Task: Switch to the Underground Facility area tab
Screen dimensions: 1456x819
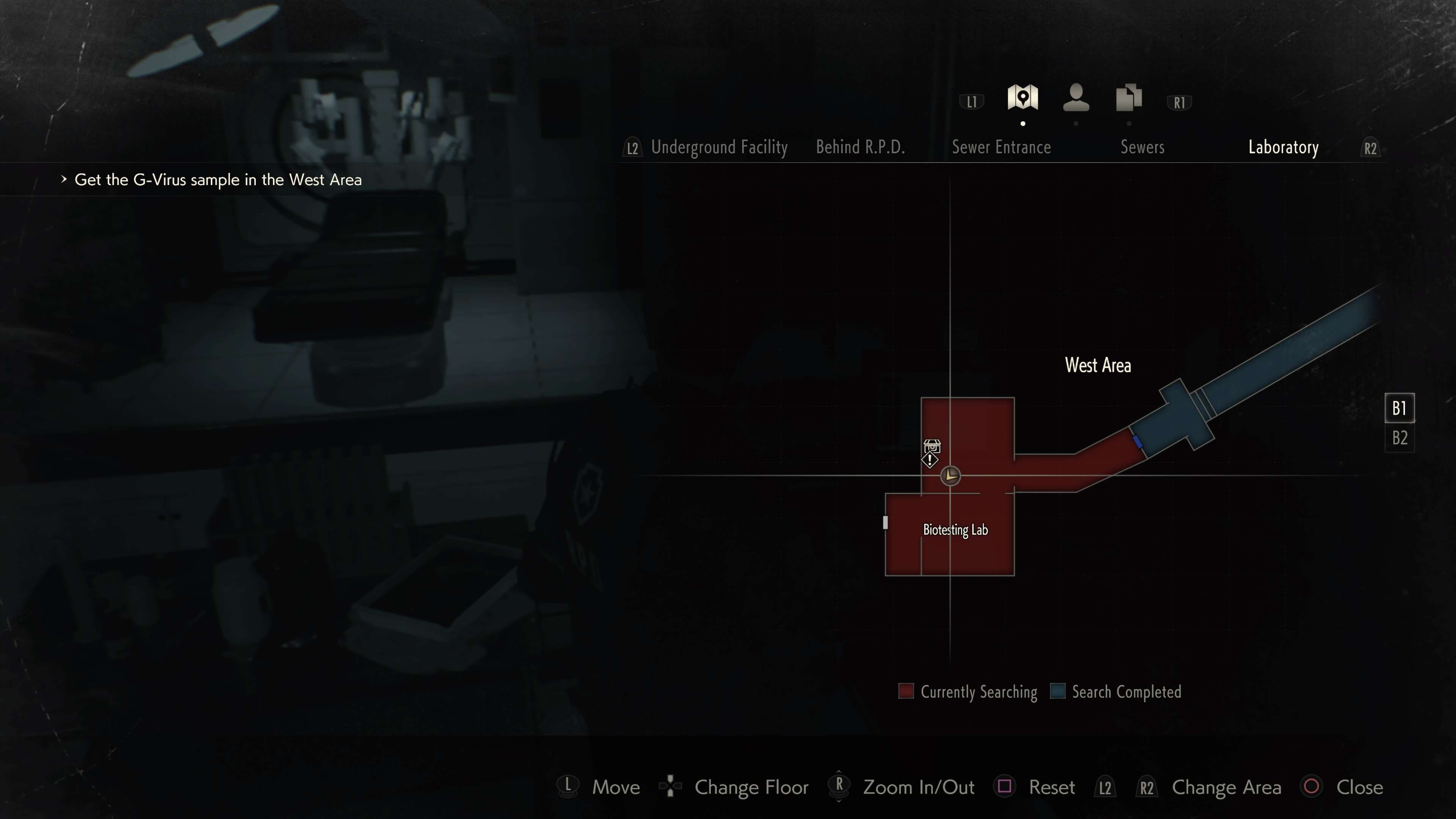Action: point(719,147)
